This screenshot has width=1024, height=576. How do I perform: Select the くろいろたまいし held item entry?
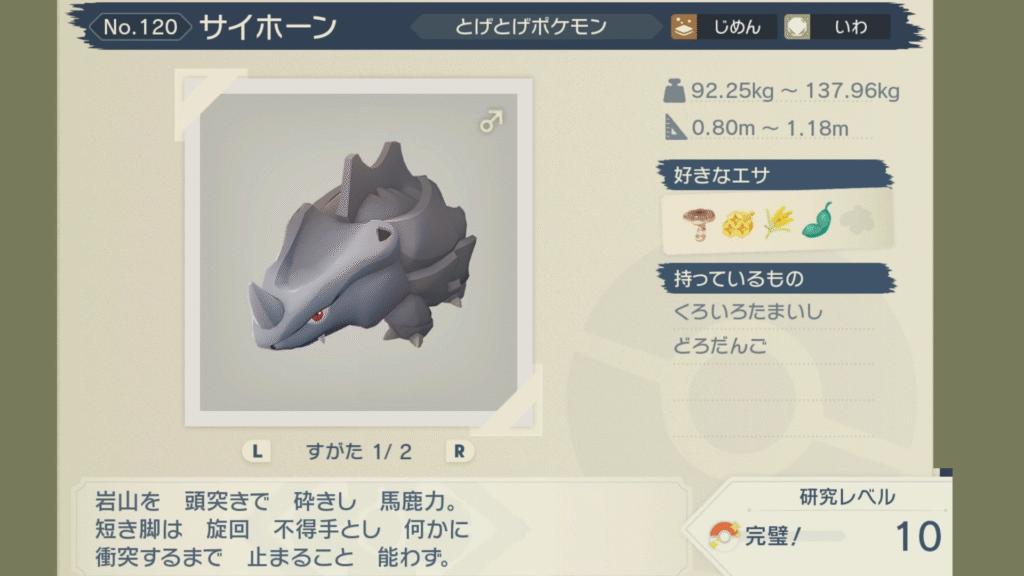(x=749, y=312)
